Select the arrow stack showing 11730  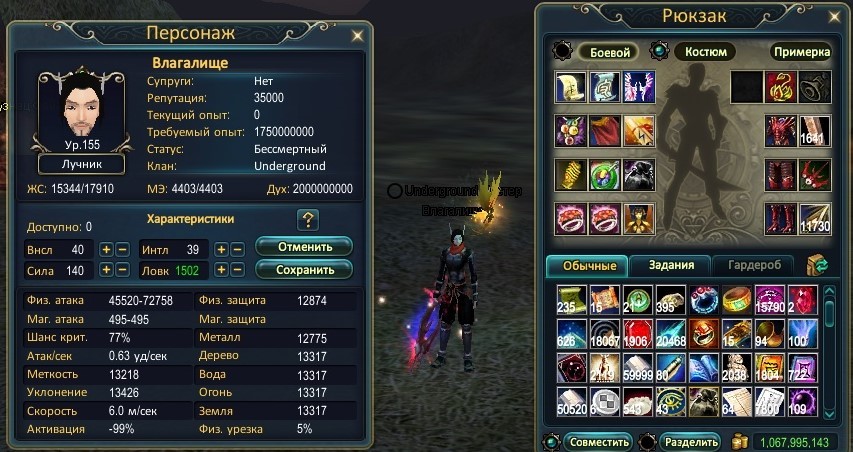click(813, 219)
